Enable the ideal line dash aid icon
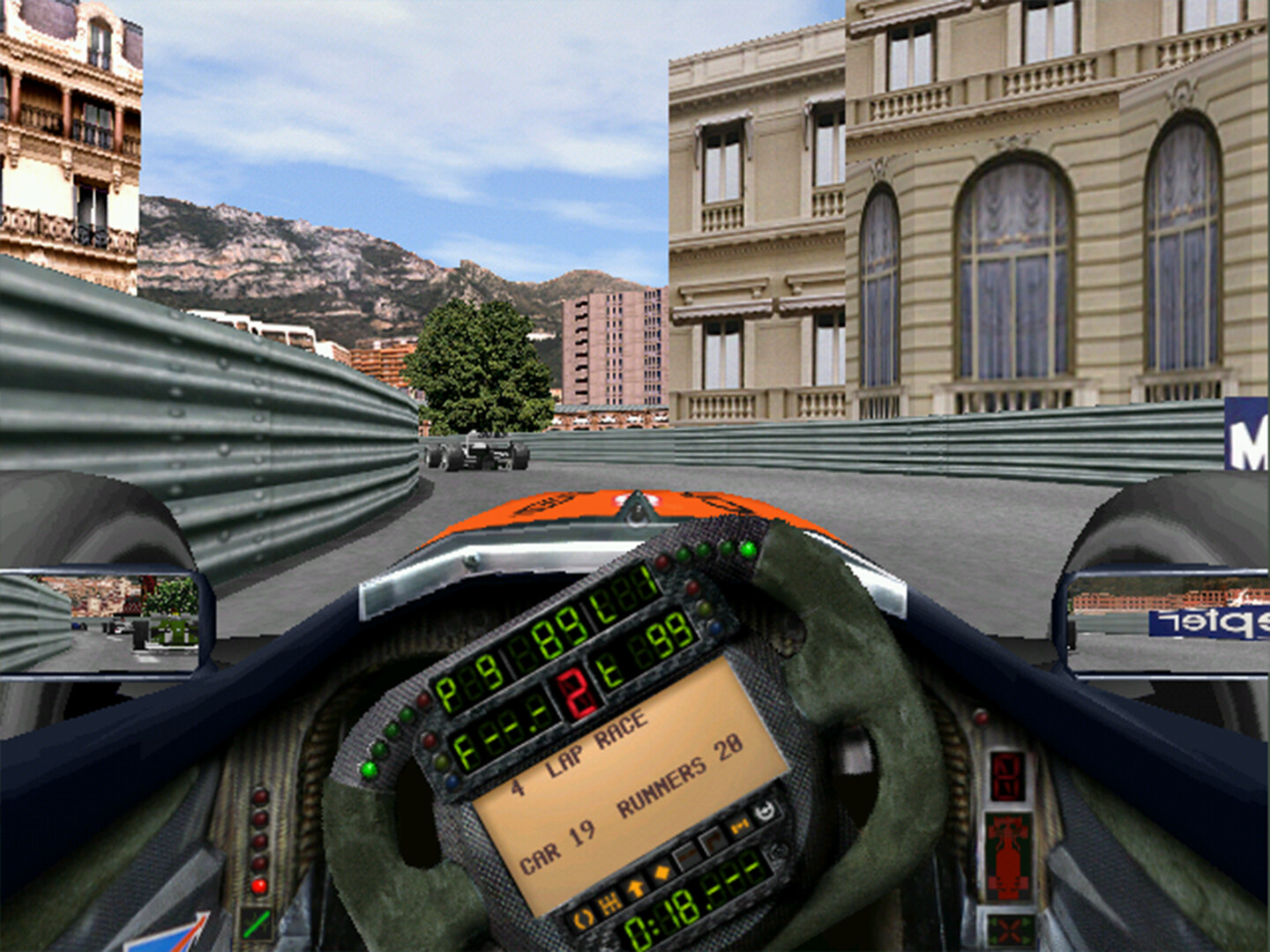1270x952 pixels. click(686, 857)
